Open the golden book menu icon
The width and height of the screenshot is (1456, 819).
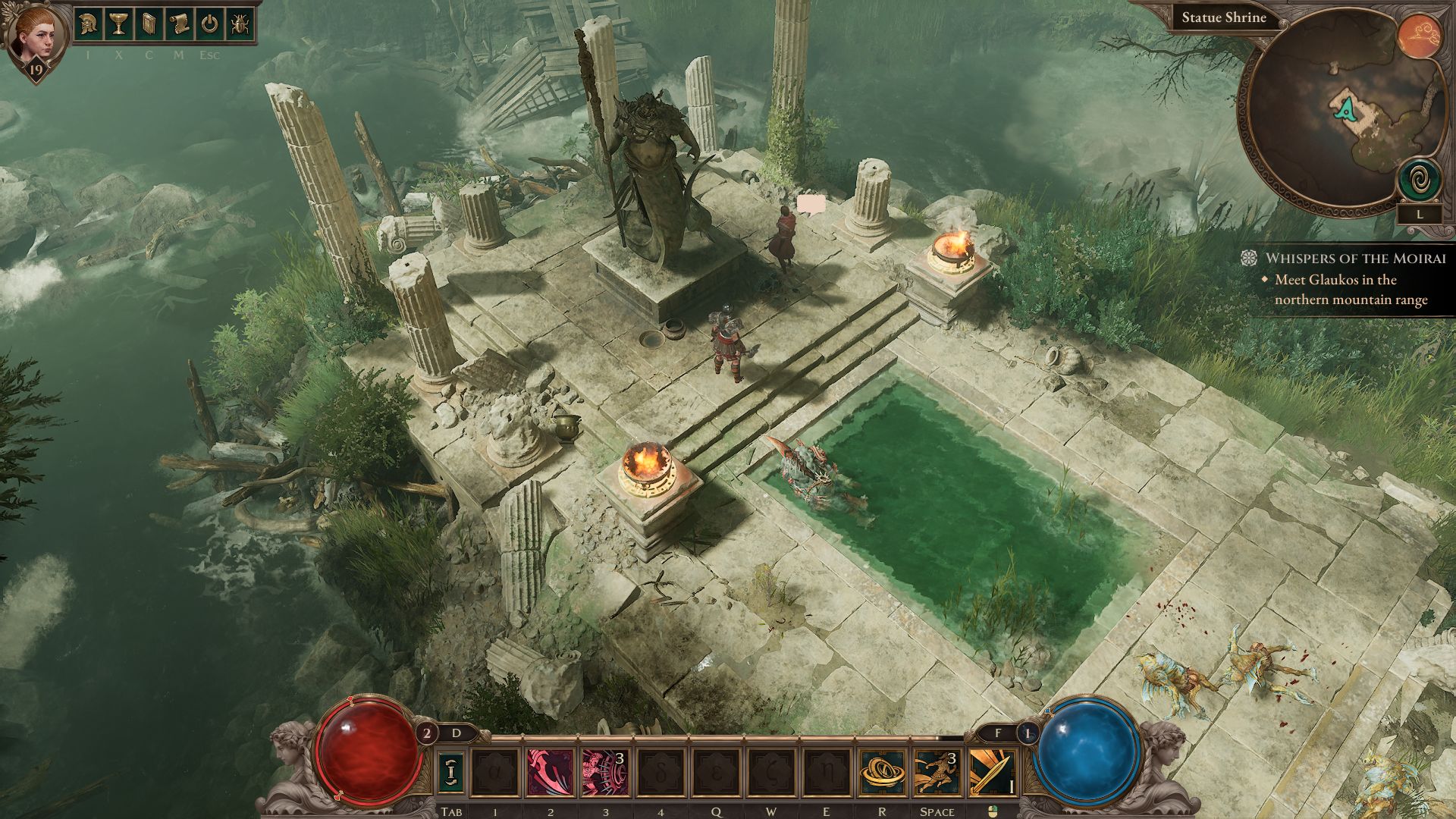tap(149, 25)
